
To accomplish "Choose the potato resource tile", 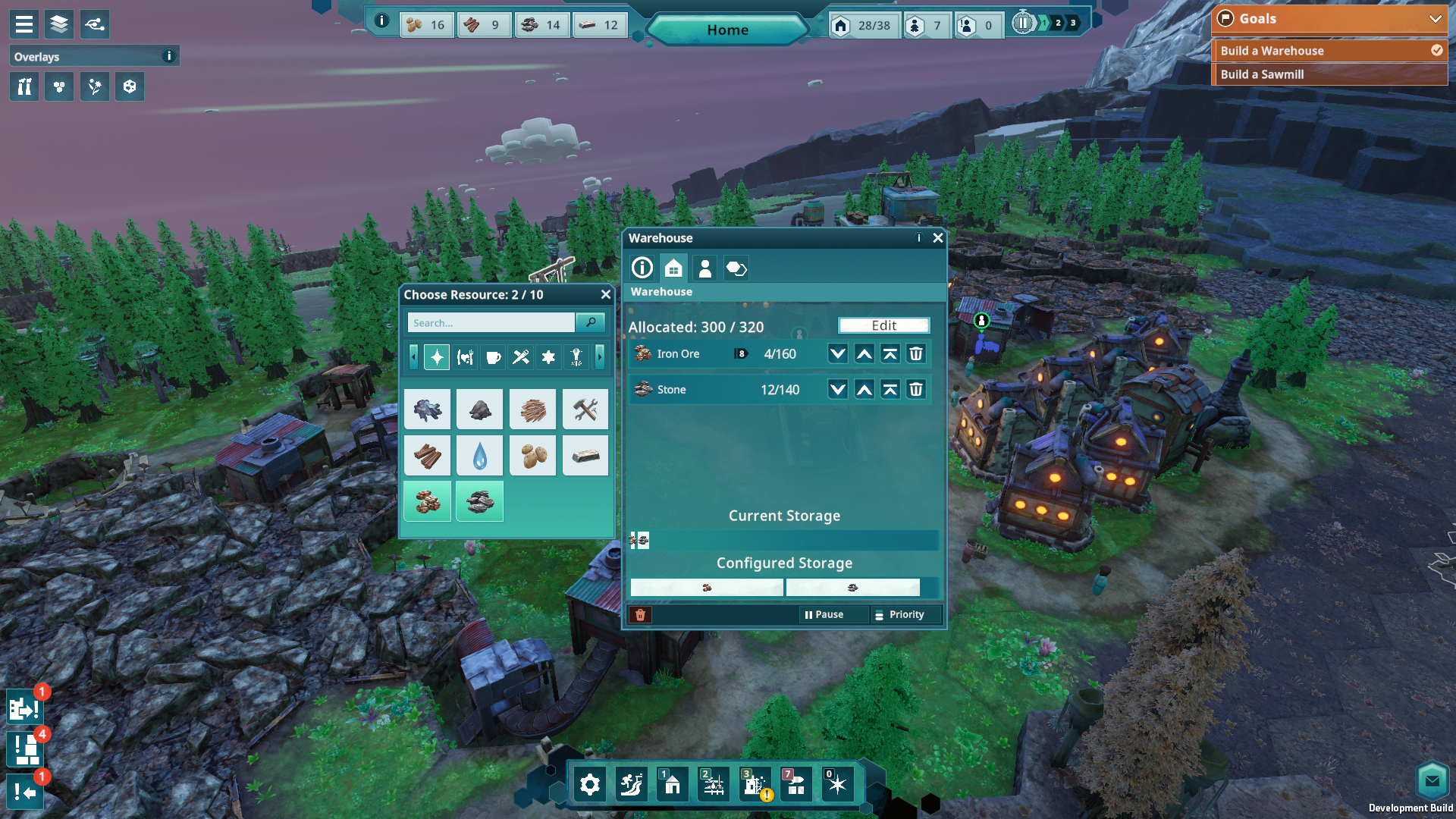I will (533, 456).
